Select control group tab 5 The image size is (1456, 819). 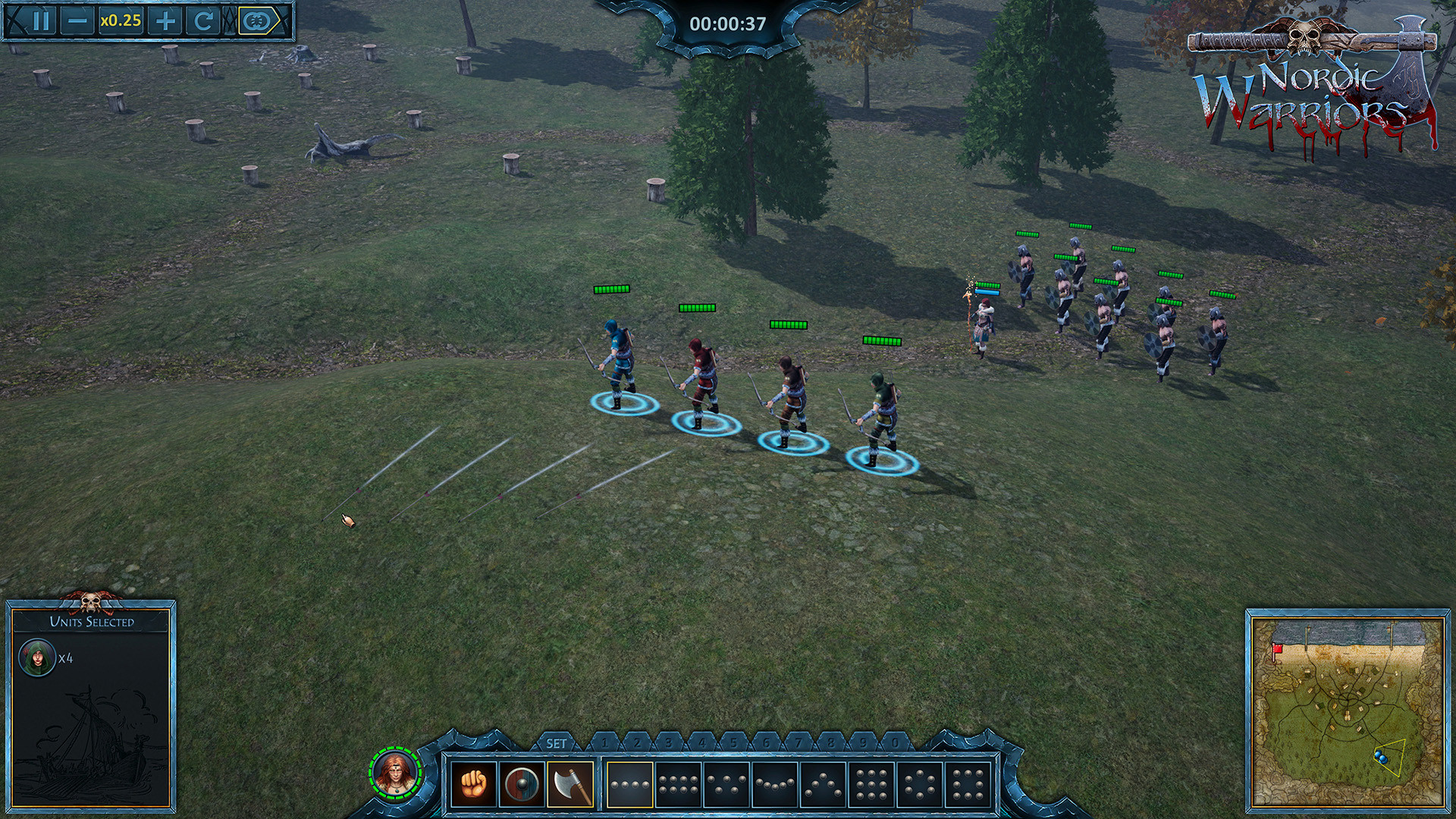coord(733,743)
